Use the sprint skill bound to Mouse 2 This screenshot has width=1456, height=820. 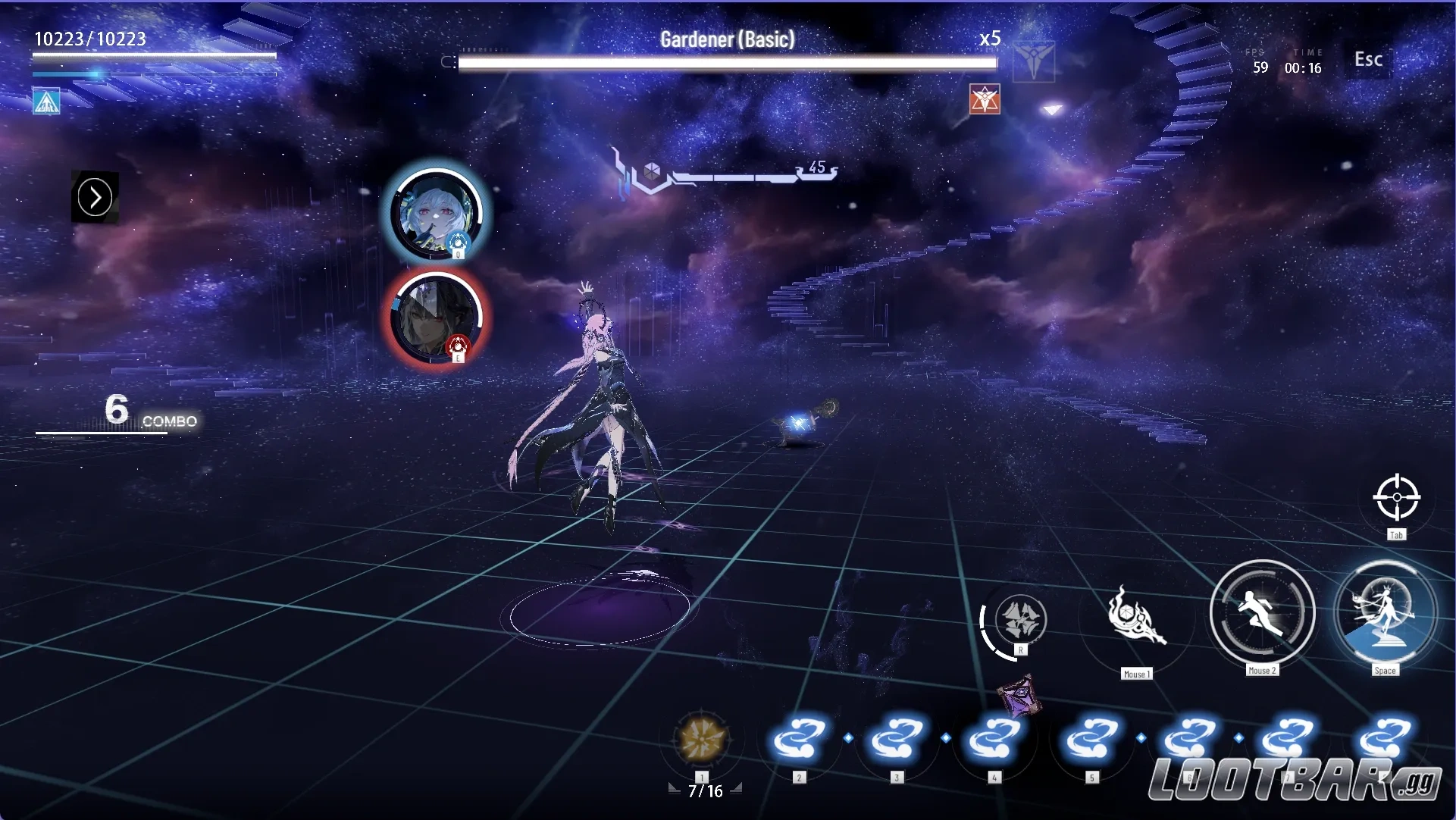[x=1262, y=615]
